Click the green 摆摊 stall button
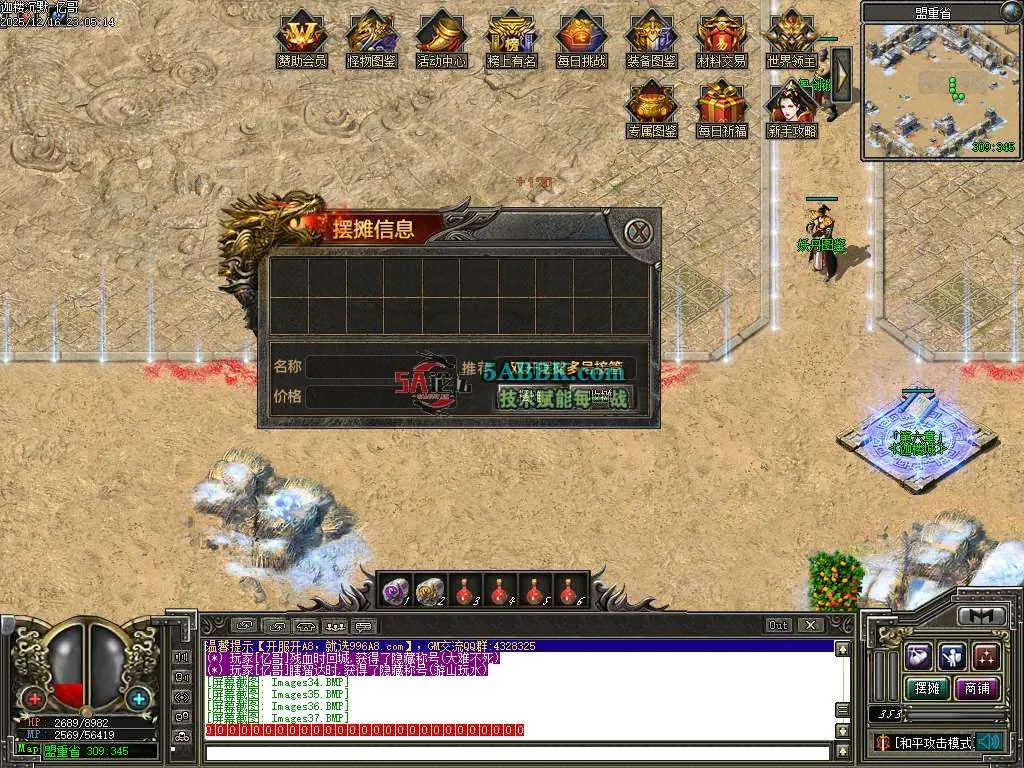 pyautogui.click(x=925, y=688)
